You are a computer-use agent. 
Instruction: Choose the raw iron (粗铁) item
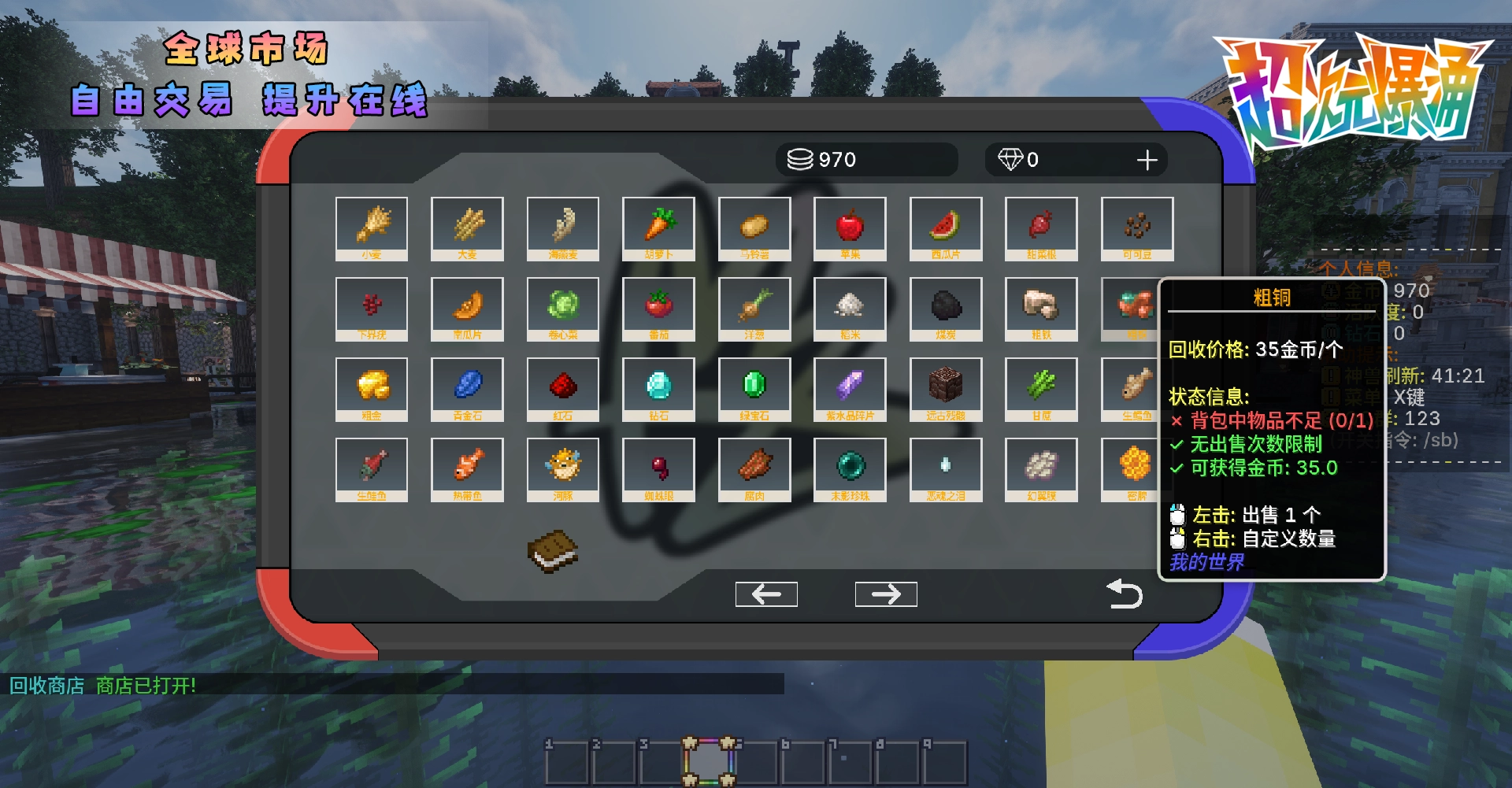[1041, 308]
